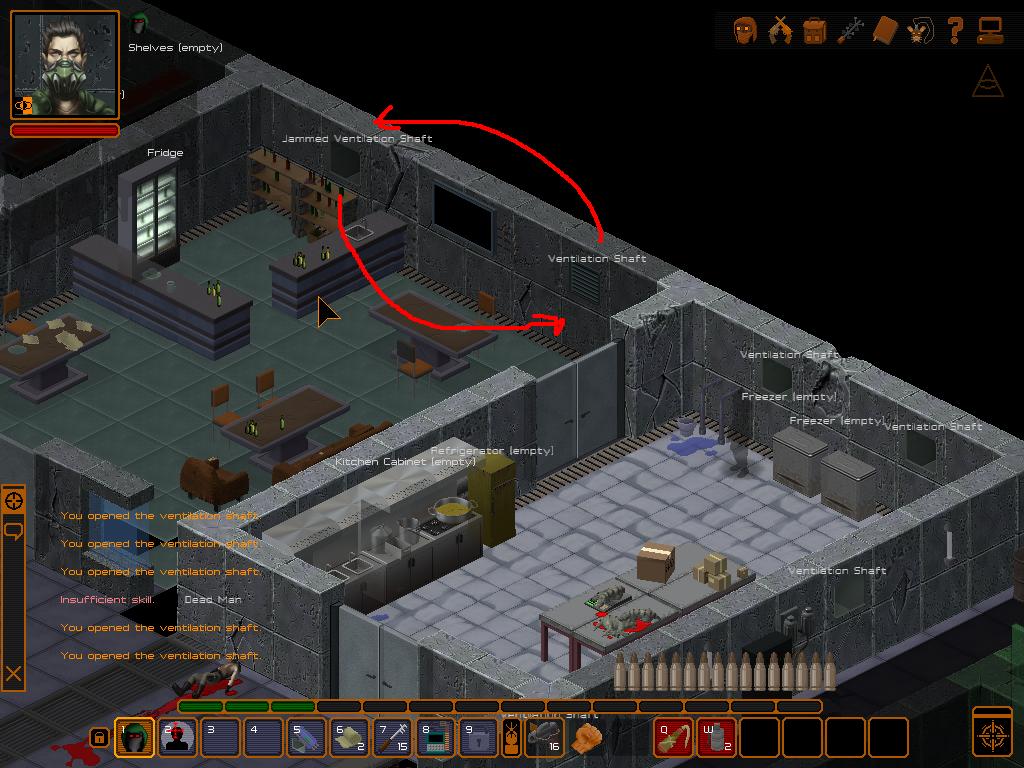Switch the log to speech bubble tab

click(14, 530)
